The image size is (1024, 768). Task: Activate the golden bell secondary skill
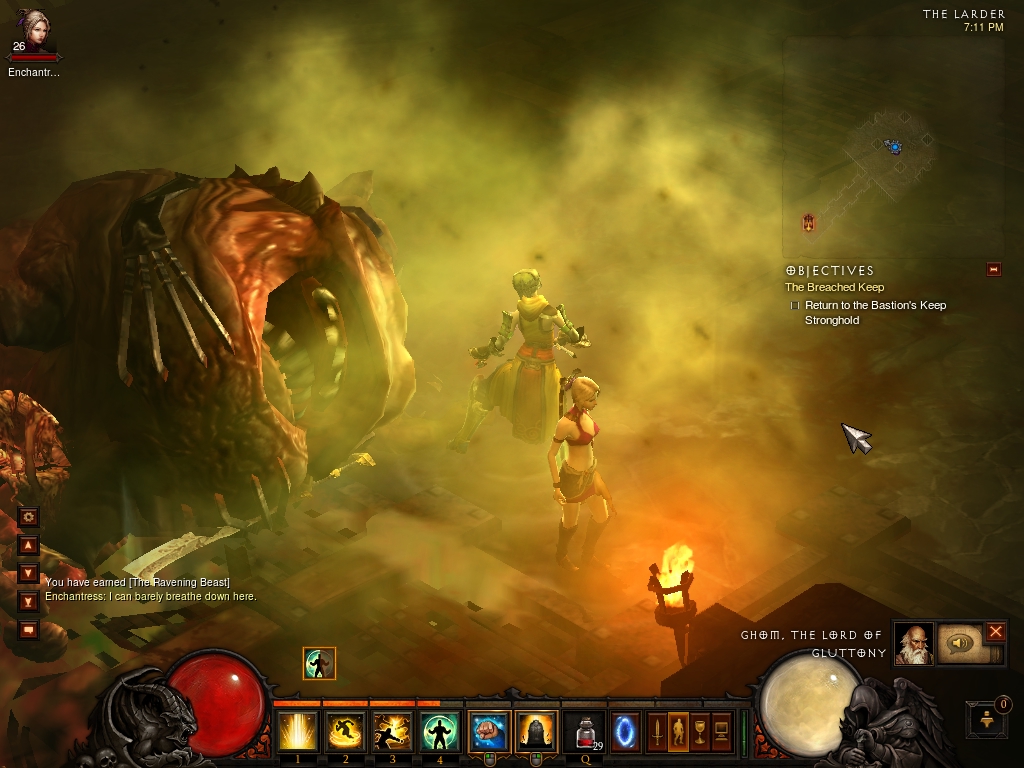(537, 732)
